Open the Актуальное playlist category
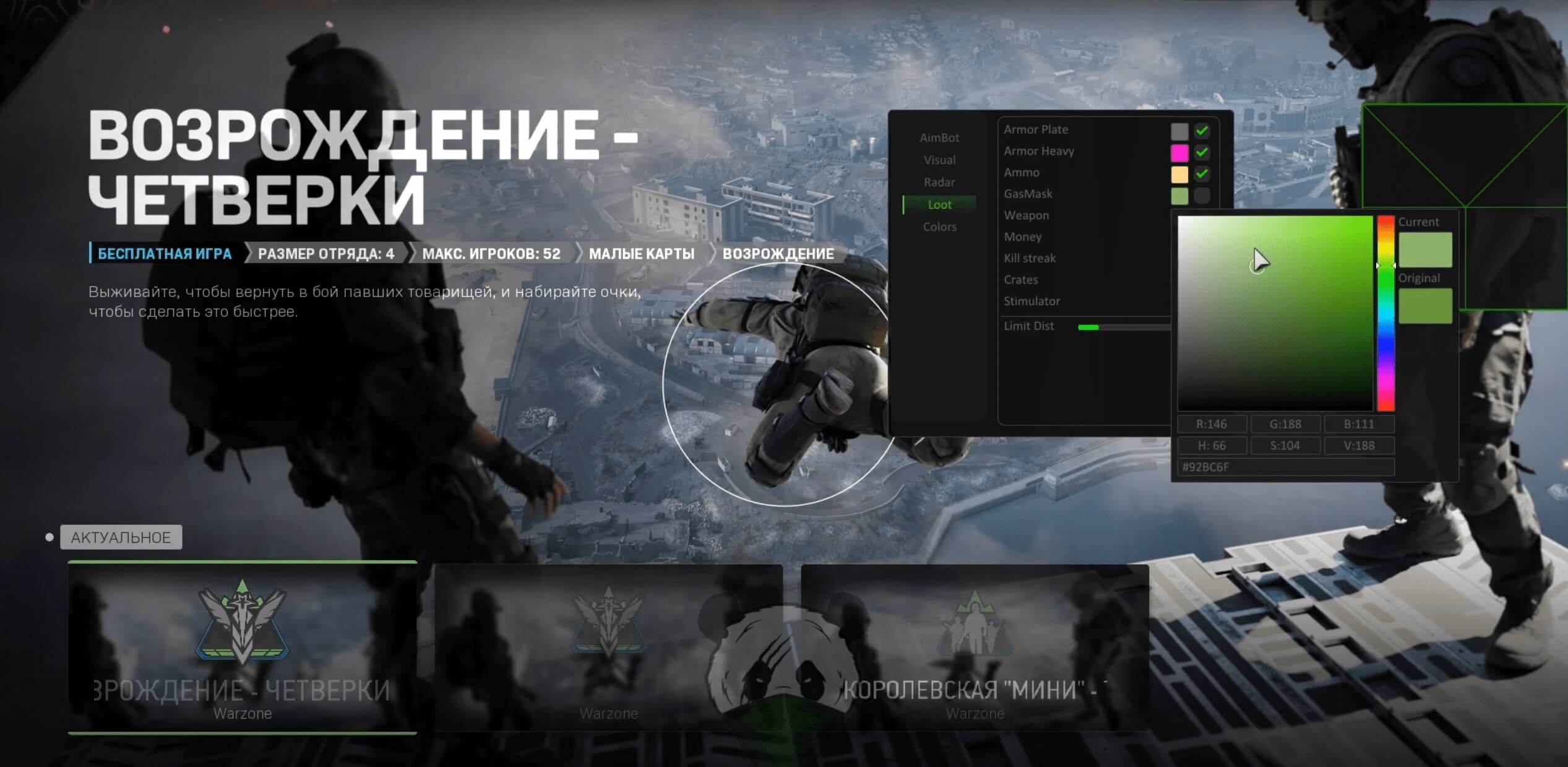1568x767 pixels. (121, 537)
